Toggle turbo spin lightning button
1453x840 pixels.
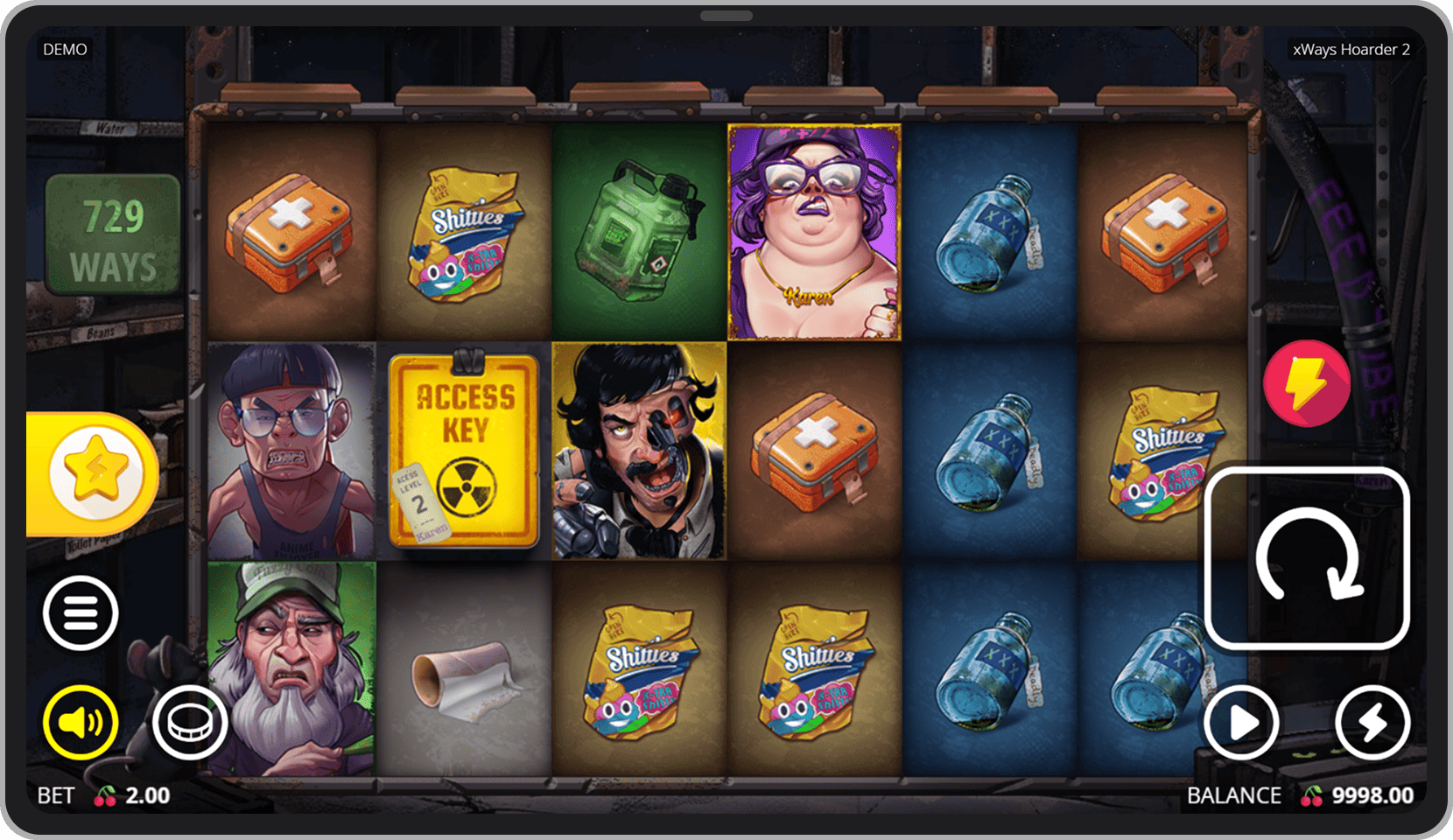1372,723
